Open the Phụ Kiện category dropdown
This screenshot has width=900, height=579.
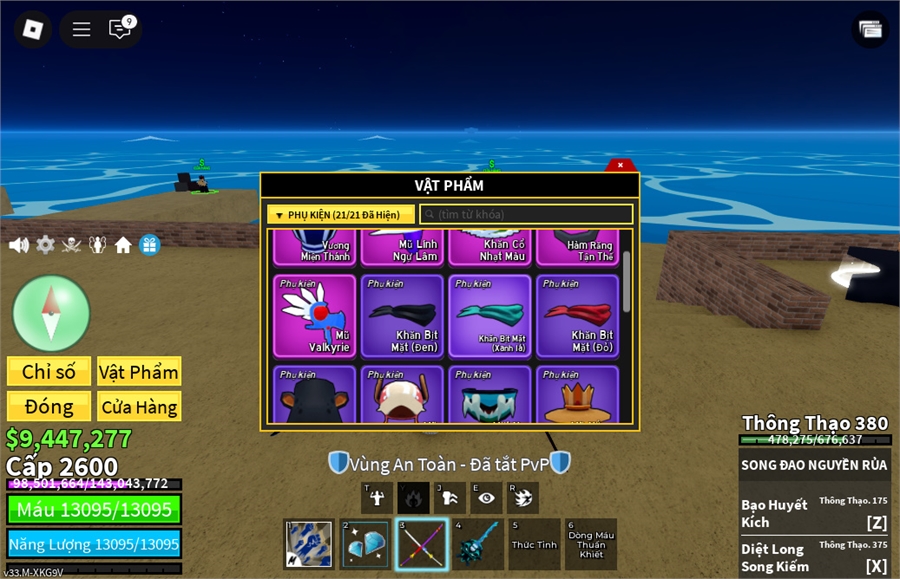tap(340, 215)
